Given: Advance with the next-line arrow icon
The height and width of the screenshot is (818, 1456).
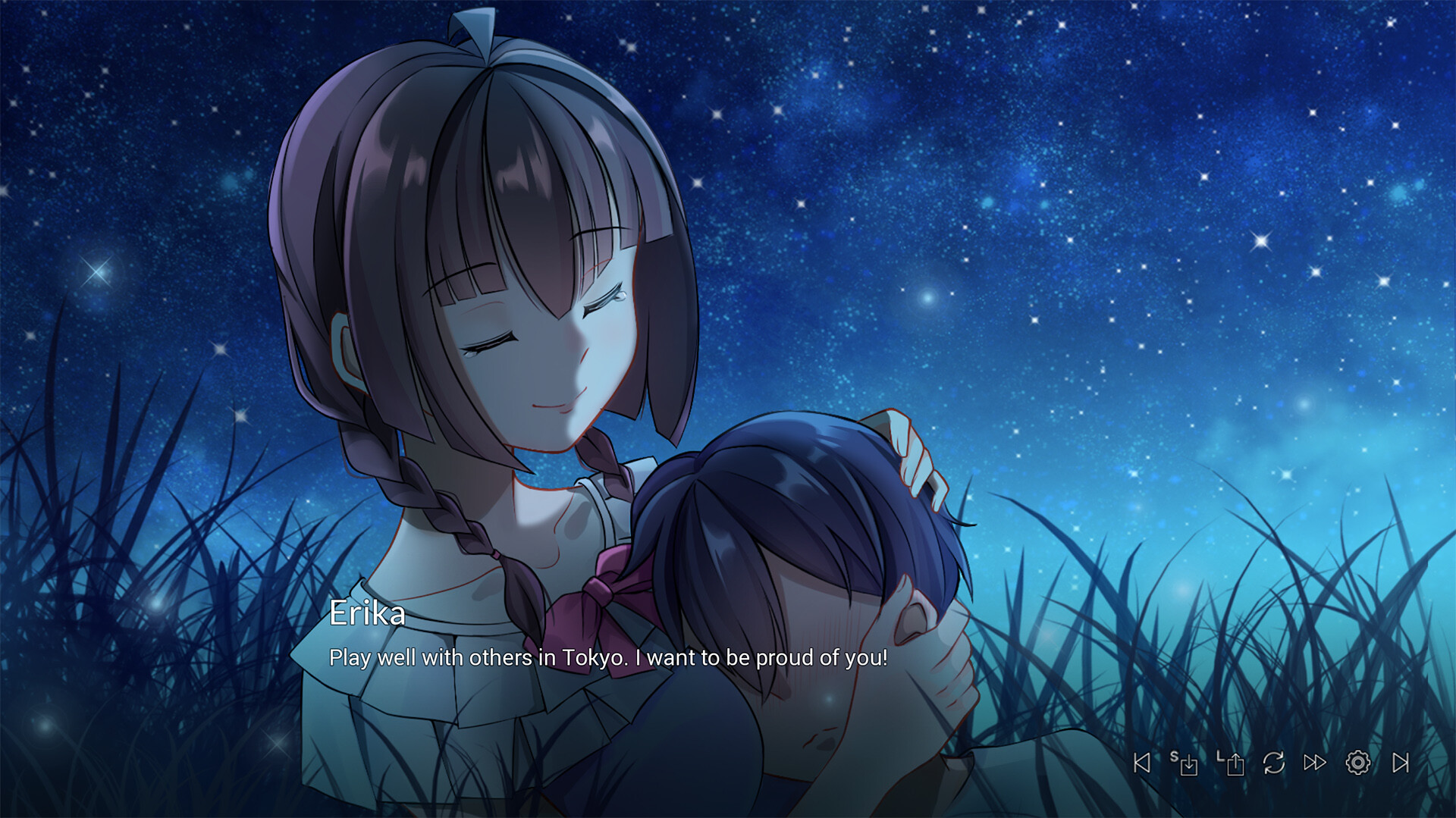Looking at the screenshot, I should pos(1401,763).
